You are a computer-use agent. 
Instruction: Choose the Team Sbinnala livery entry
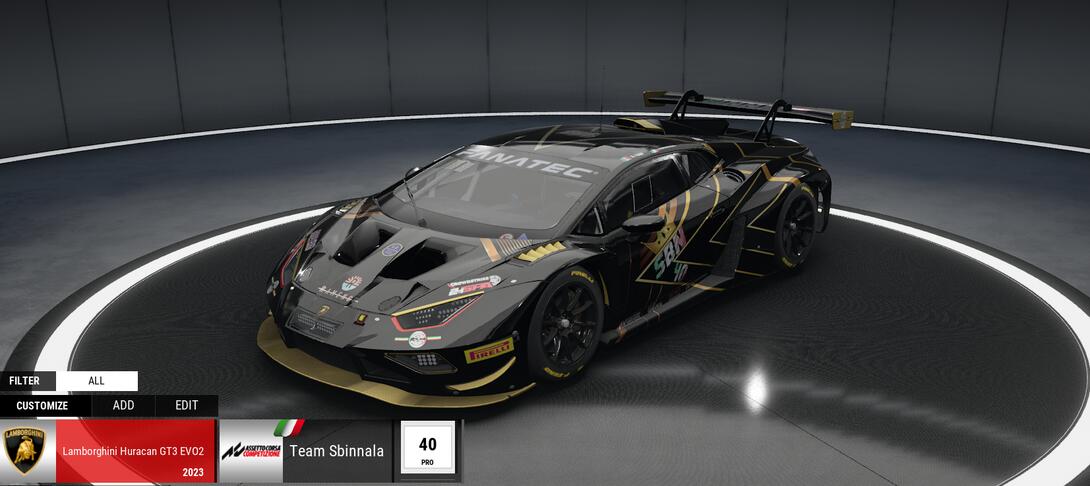pos(305,451)
